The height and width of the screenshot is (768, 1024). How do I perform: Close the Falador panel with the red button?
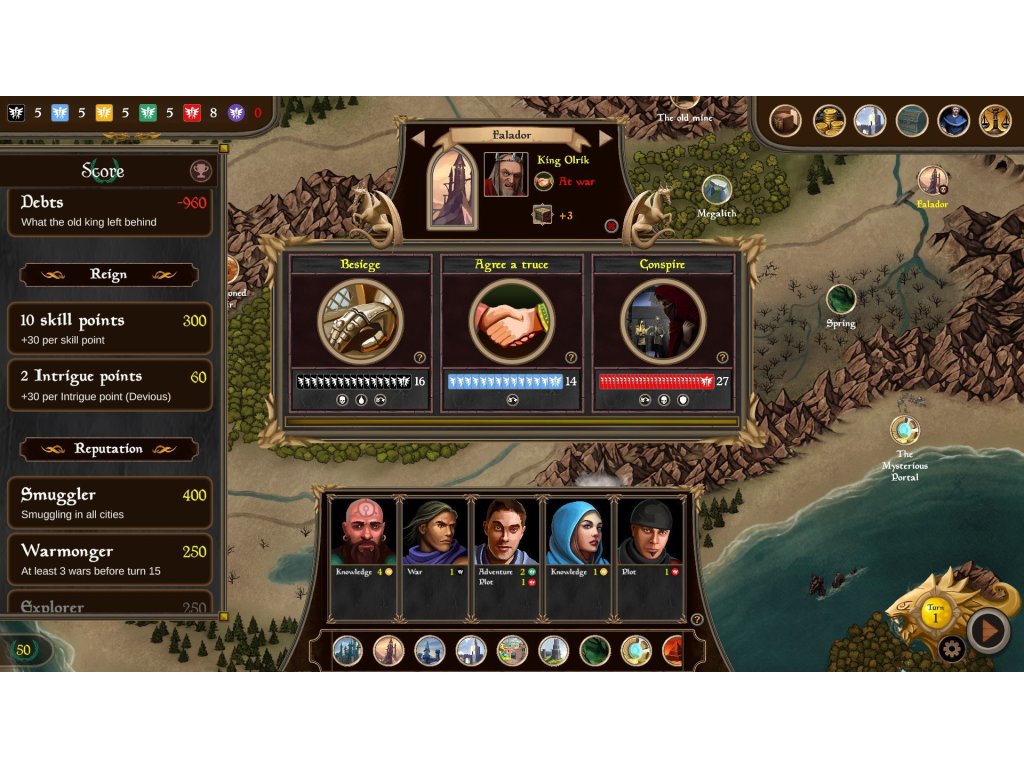611,226
